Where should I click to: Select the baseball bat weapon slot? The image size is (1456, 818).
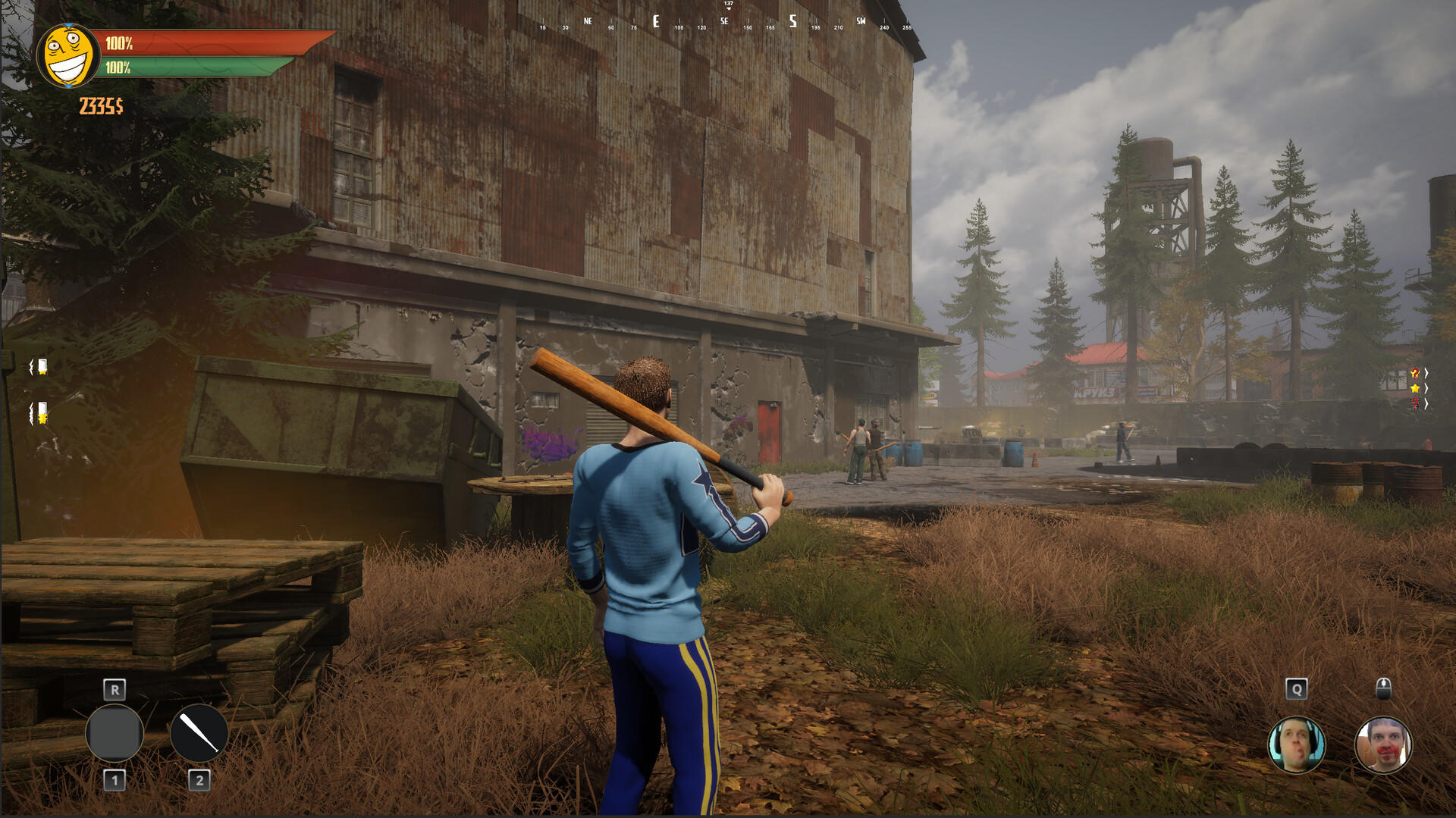pyautogui.click(x=199, y=733)
